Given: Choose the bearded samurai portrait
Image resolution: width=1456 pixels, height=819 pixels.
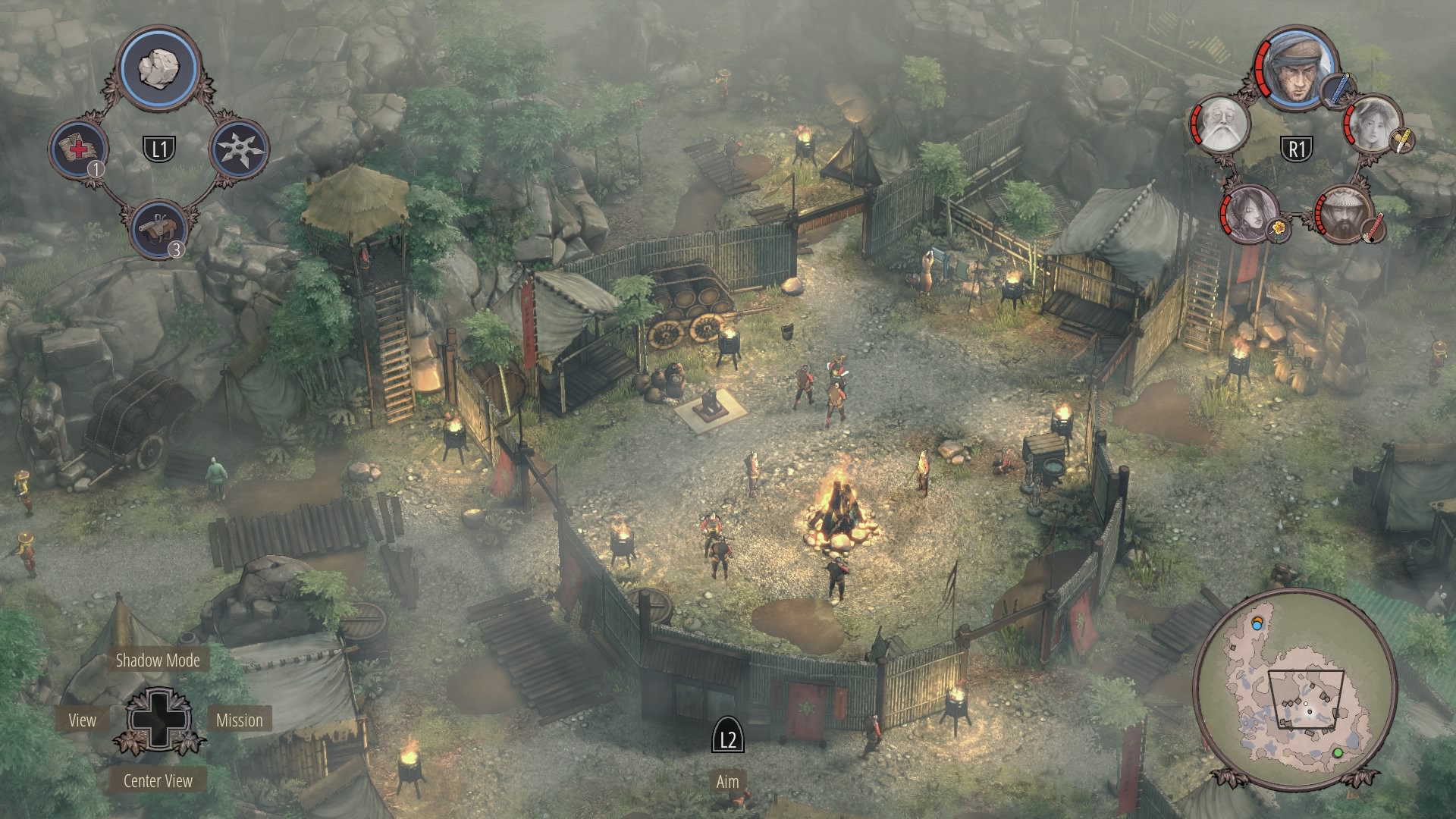Looking at the screenshot, I should (1345, 213).
